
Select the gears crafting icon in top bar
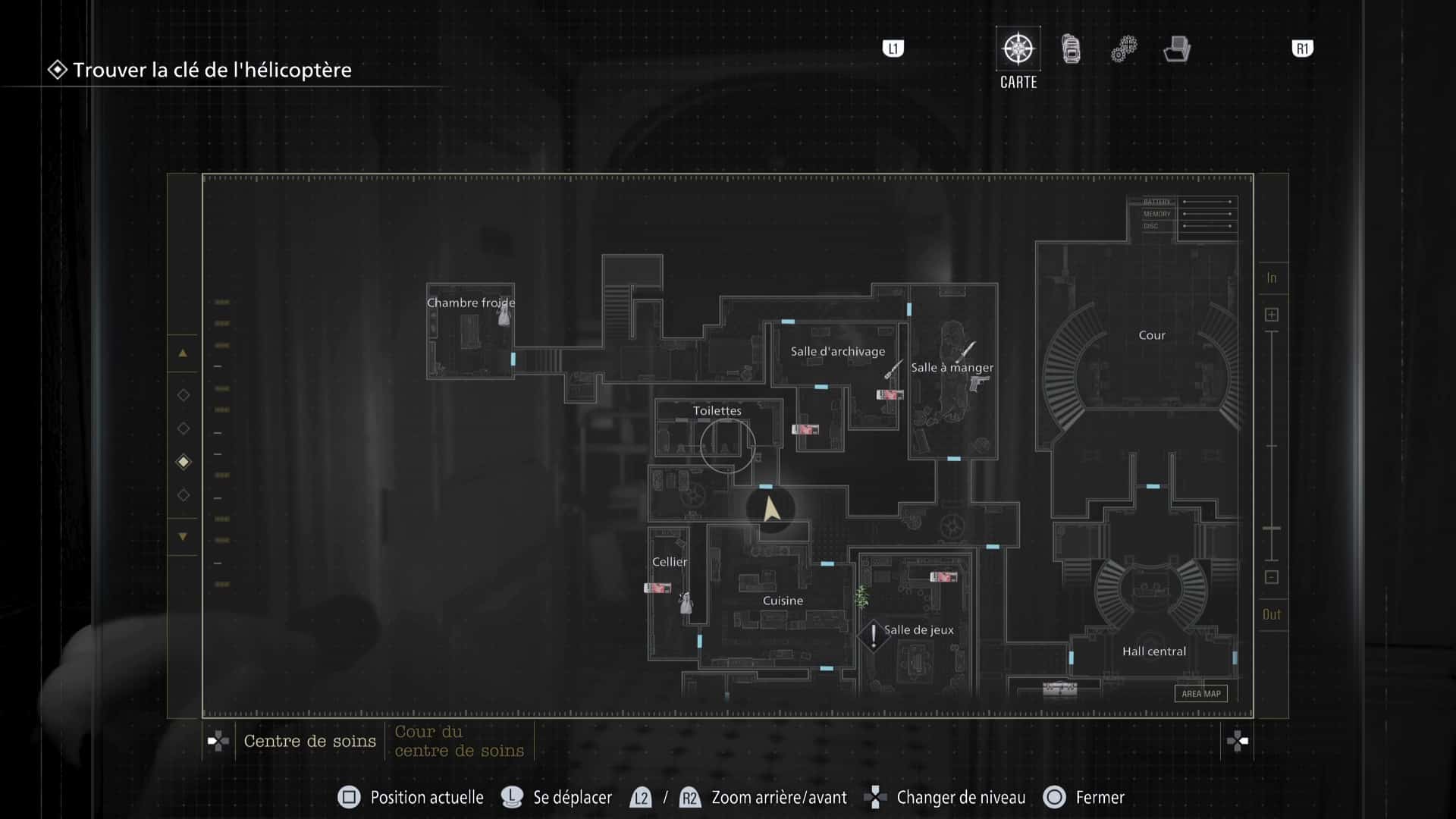tap(1123, 48)
